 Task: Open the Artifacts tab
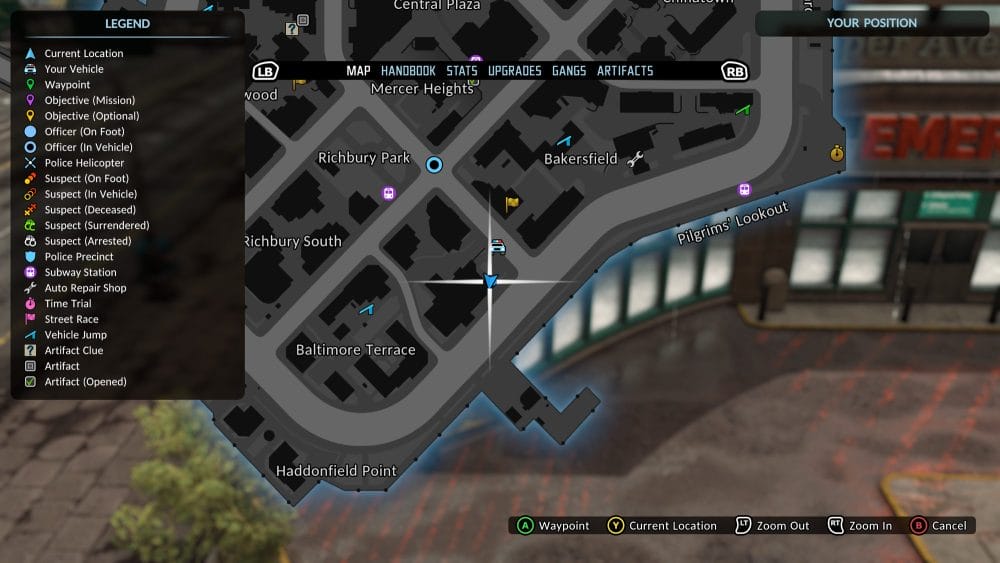pos(625,71)
